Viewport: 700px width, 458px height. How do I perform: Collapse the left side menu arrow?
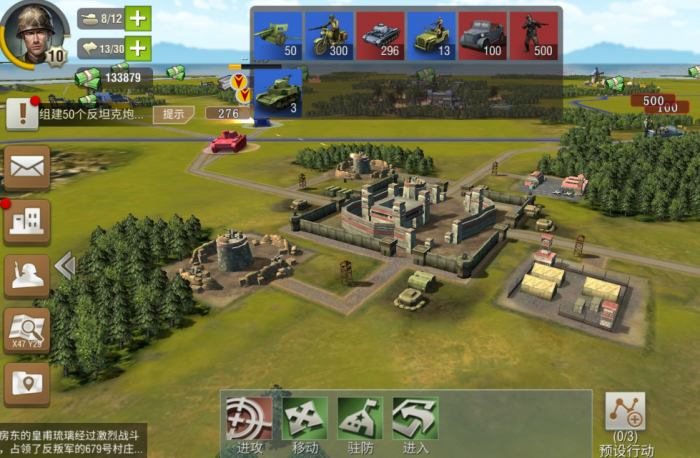click(x=65, y=265)
